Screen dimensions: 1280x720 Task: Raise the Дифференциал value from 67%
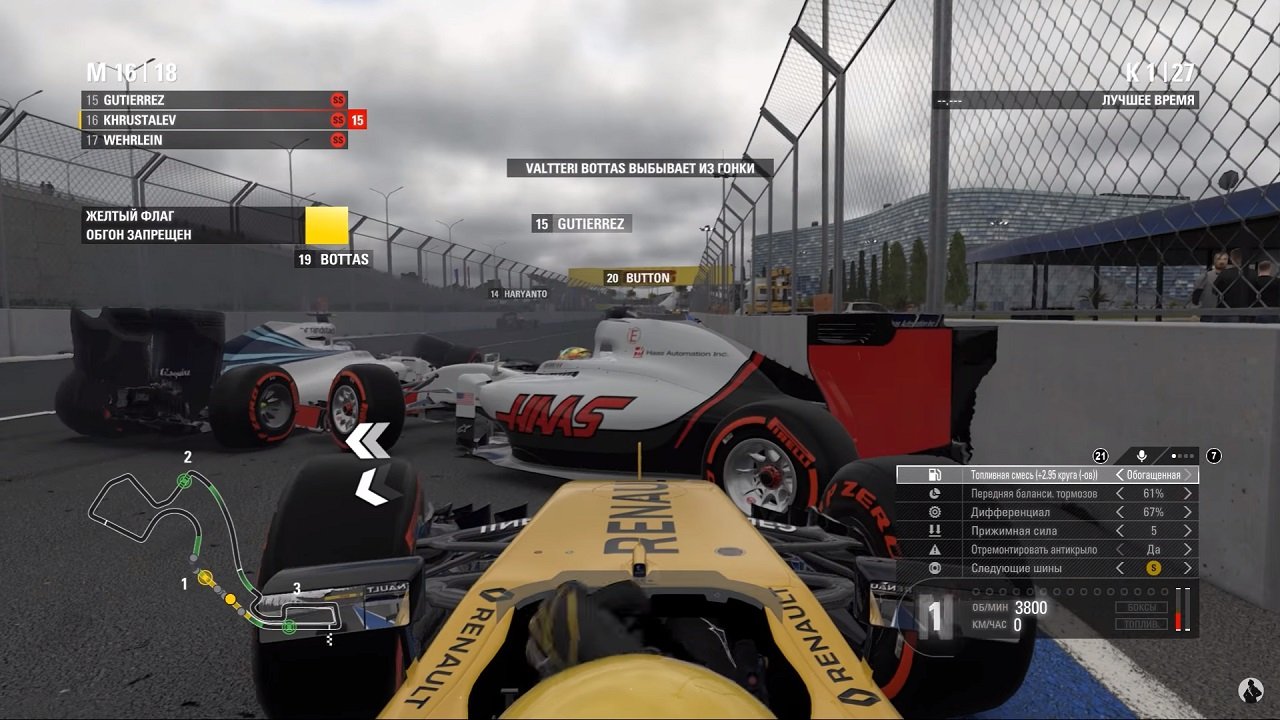1187,512
